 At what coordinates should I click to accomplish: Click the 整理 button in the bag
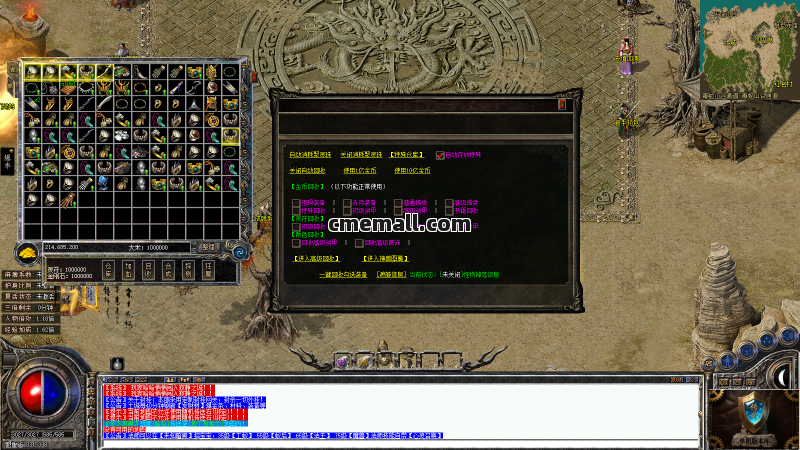tap(207, 246)
